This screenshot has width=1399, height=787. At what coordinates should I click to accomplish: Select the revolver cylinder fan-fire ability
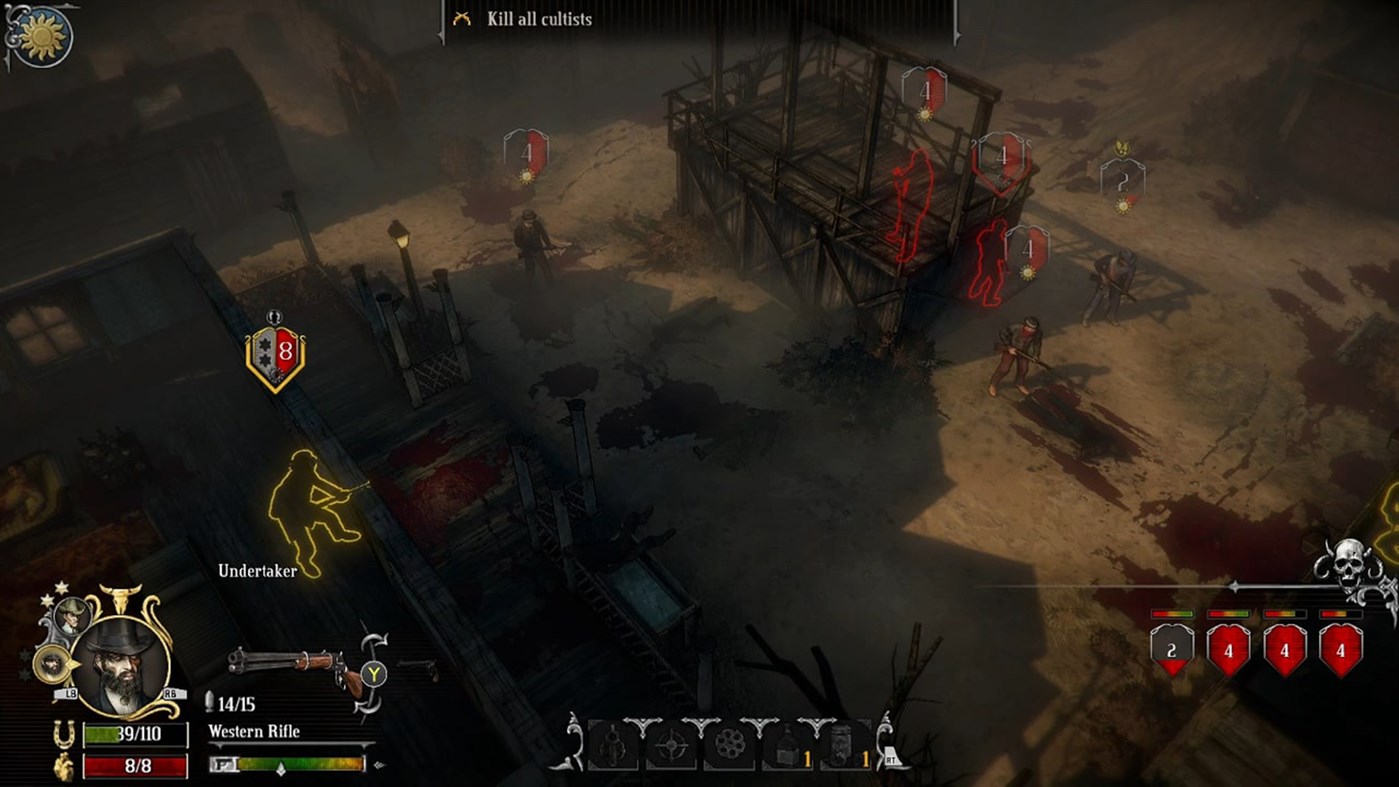point(732,745)
